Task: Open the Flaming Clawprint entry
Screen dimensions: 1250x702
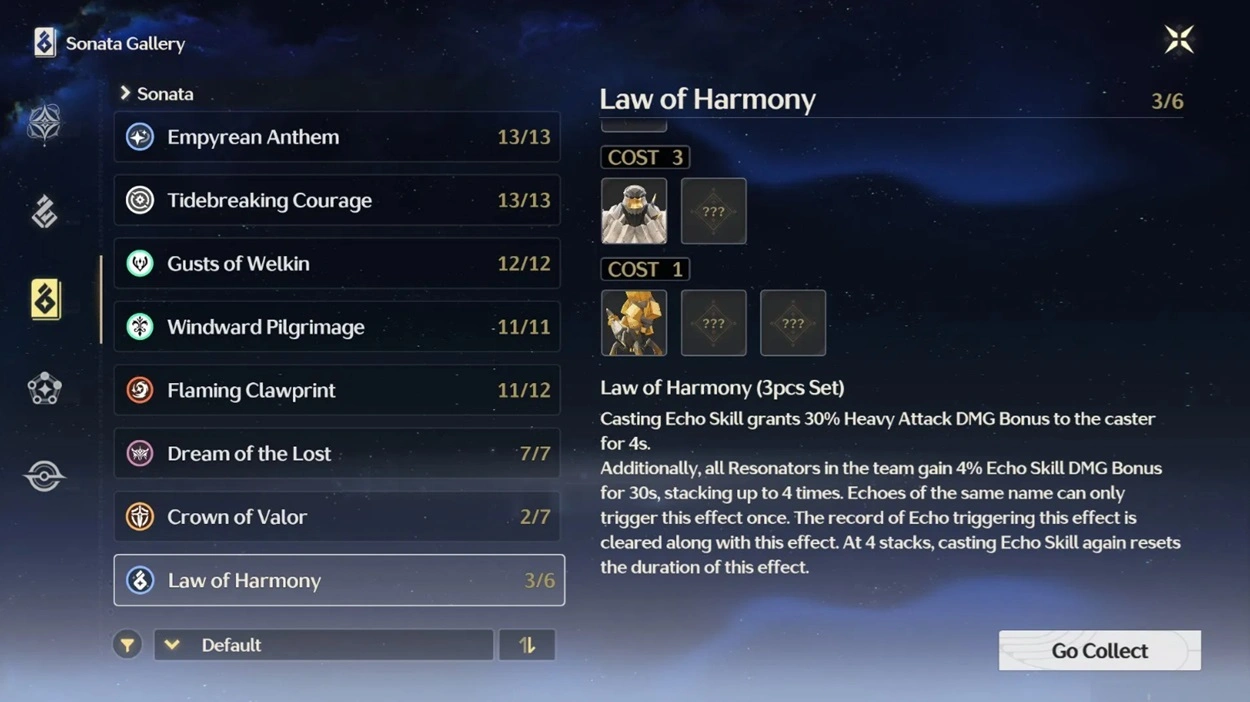Action: pos(337,390)
